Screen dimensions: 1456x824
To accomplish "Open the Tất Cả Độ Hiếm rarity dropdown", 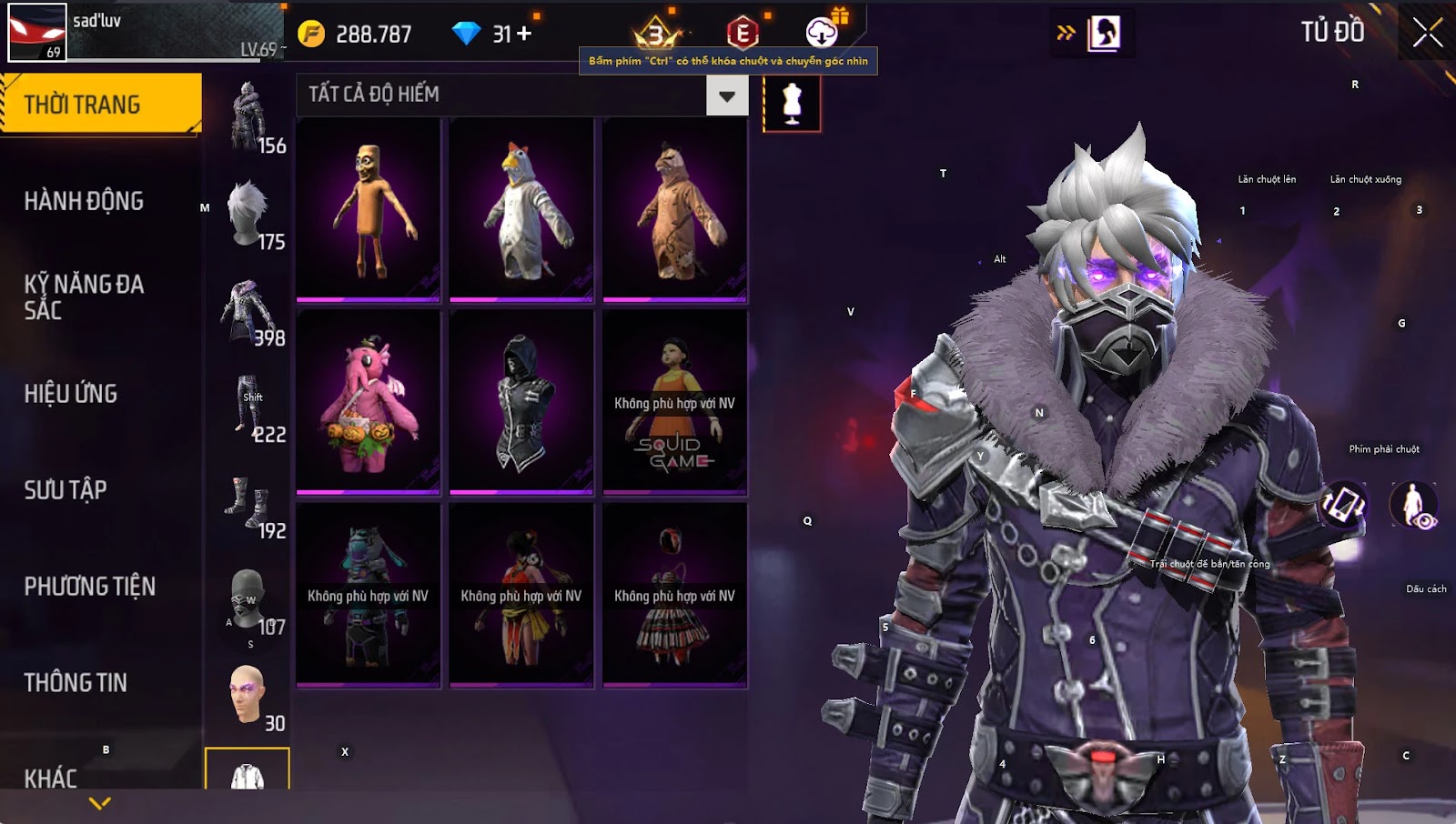I will point(726,95).
